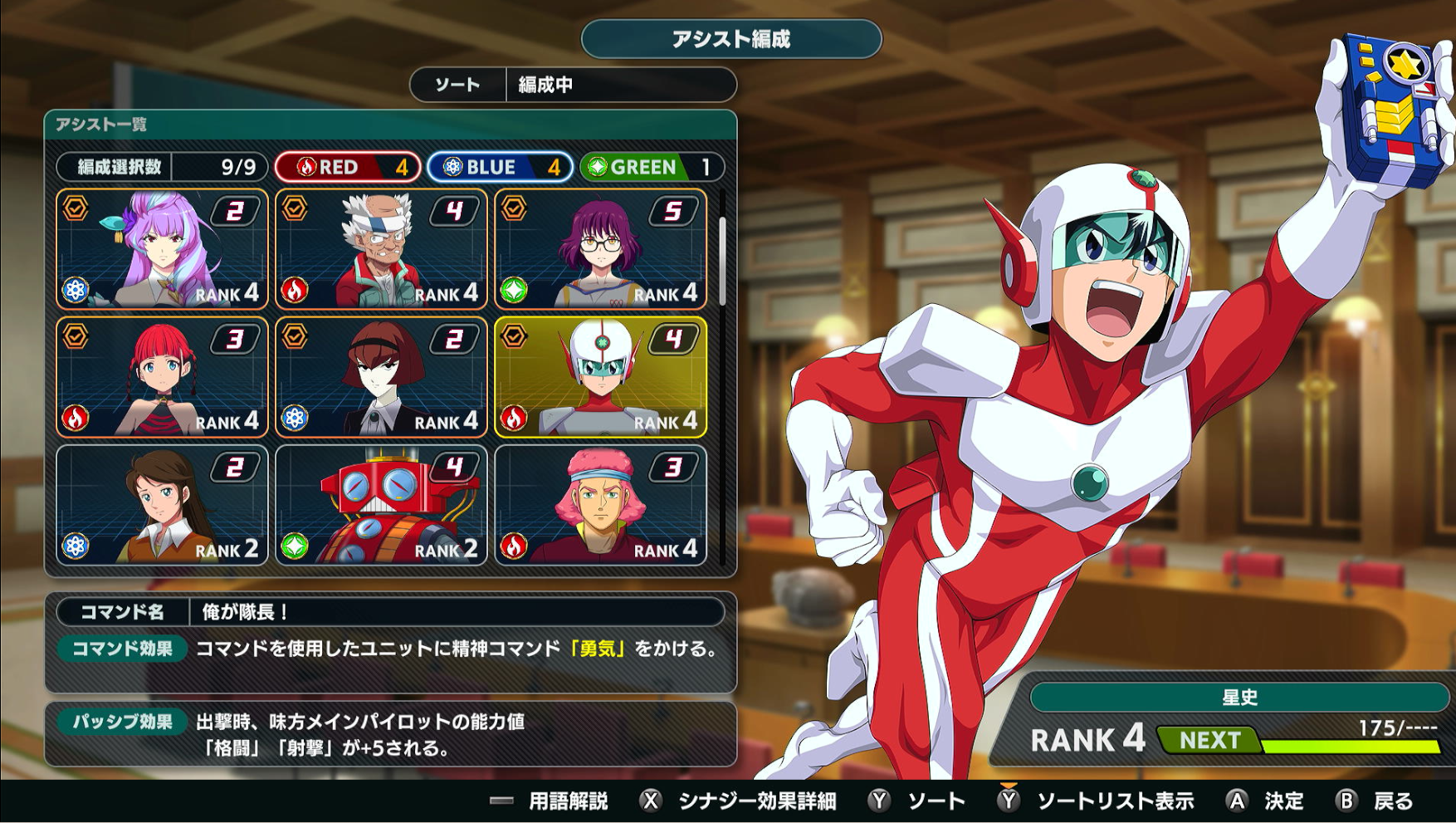This screenshot has width=1456, height=823.
Task: Click the BLUE synergy counter
Action: pyautogui.click(x=500, y=167)
